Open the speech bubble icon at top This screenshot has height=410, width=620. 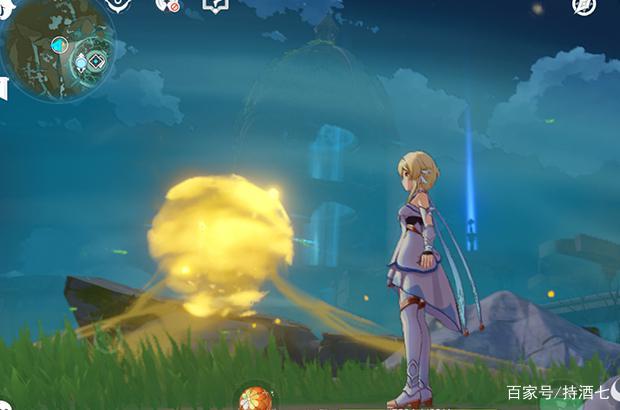click(215, 5)
